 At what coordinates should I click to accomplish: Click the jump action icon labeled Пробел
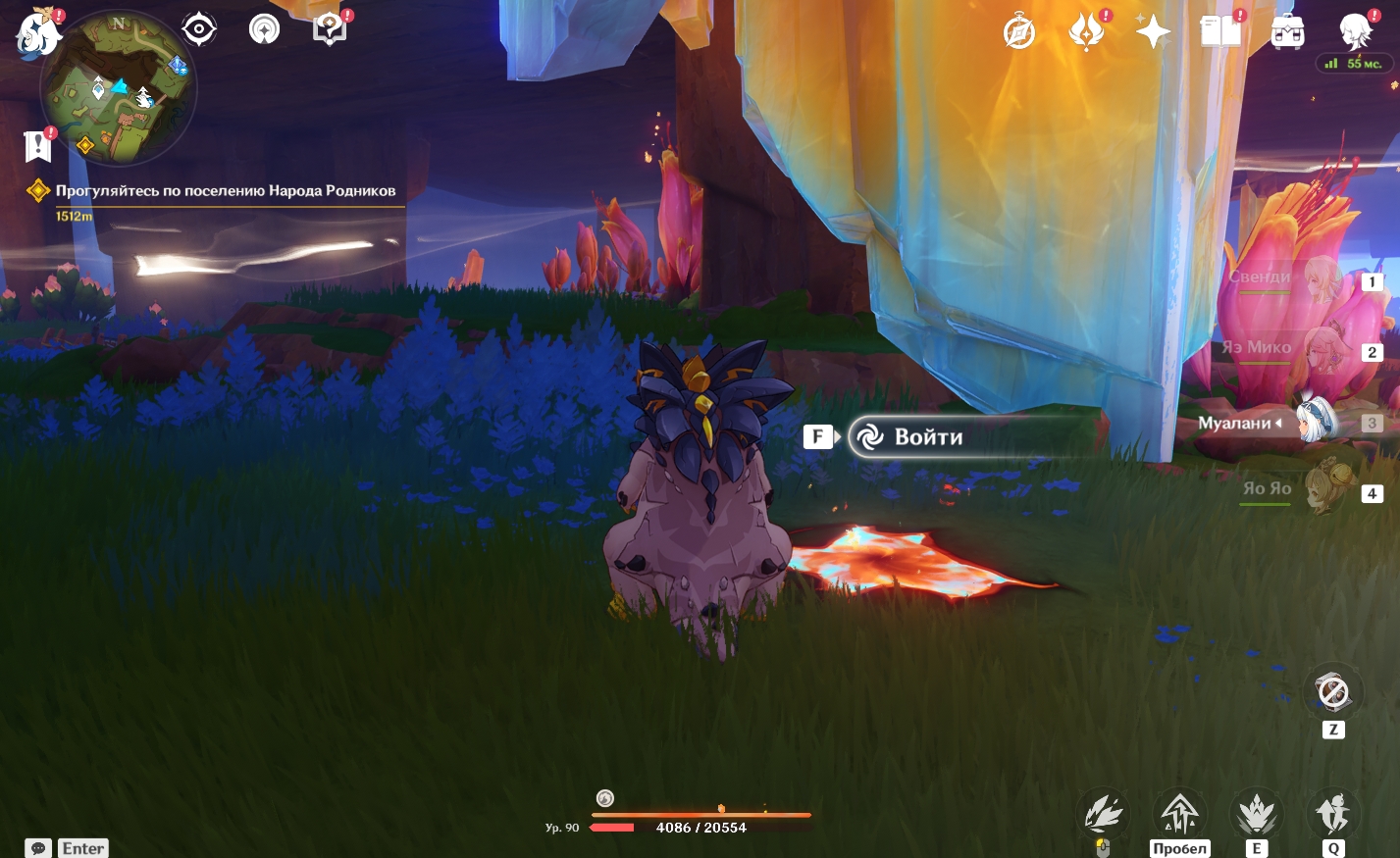tap(1179, 814)
